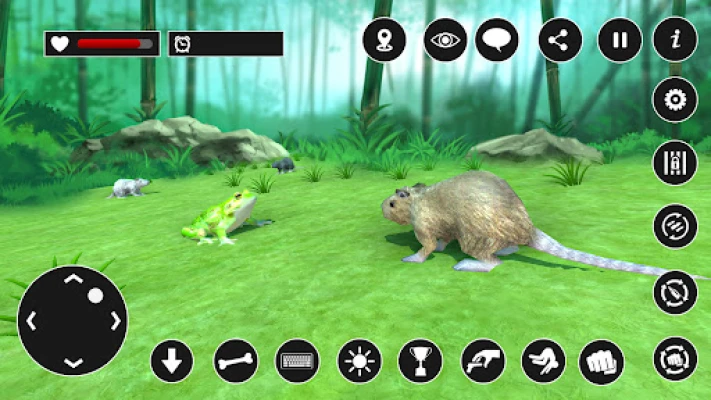The height and width of the screenshot is (400, 711).
Task: Activate the circled fist special attack
Action: click(675, 359)
